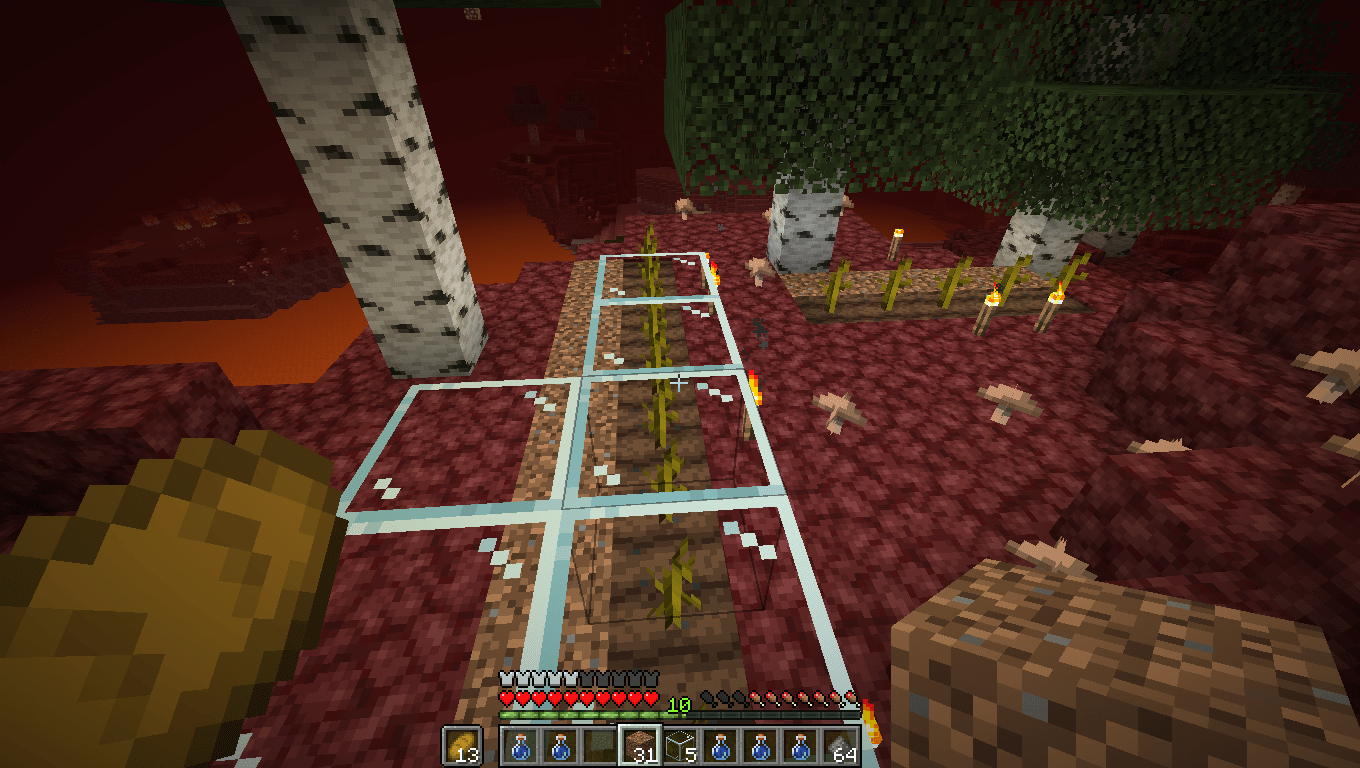The width and height of the screenshot is (1360, 768).
Task: Click the torch on the glass enclosure
Action: [756, 388]
